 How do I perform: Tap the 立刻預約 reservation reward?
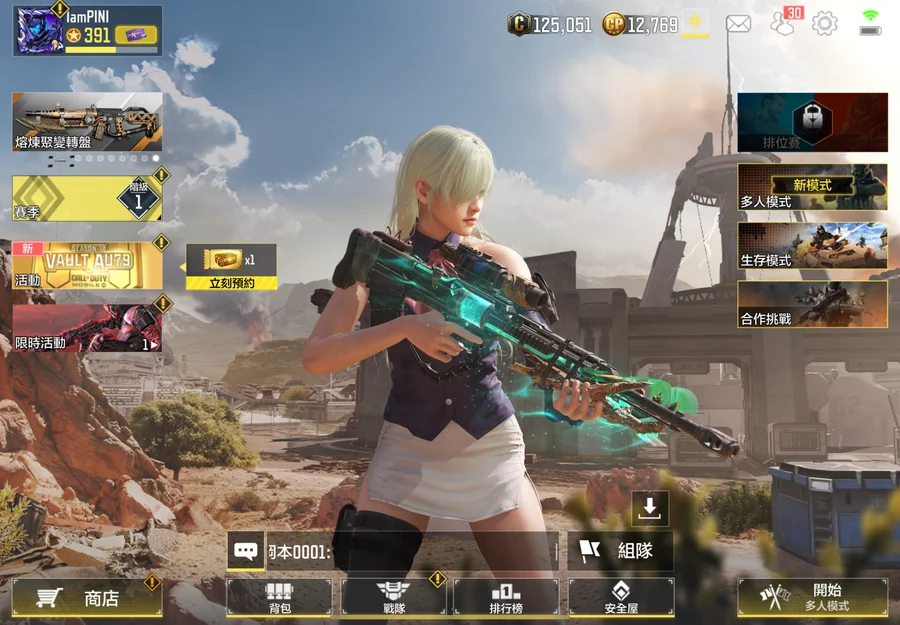click(231, 267)
